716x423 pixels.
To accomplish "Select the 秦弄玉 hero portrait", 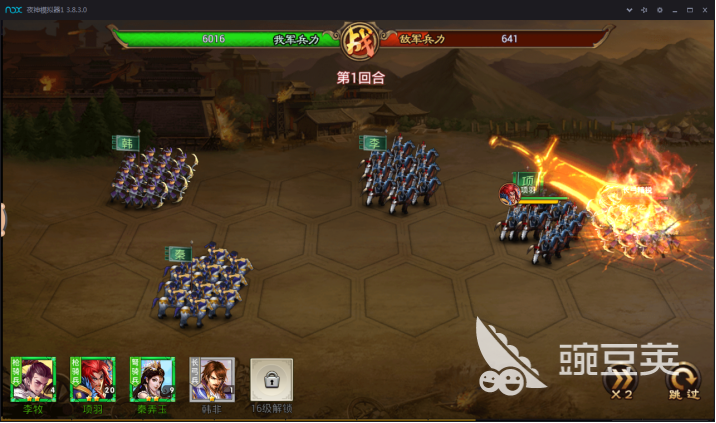I will tap(152, 380).
